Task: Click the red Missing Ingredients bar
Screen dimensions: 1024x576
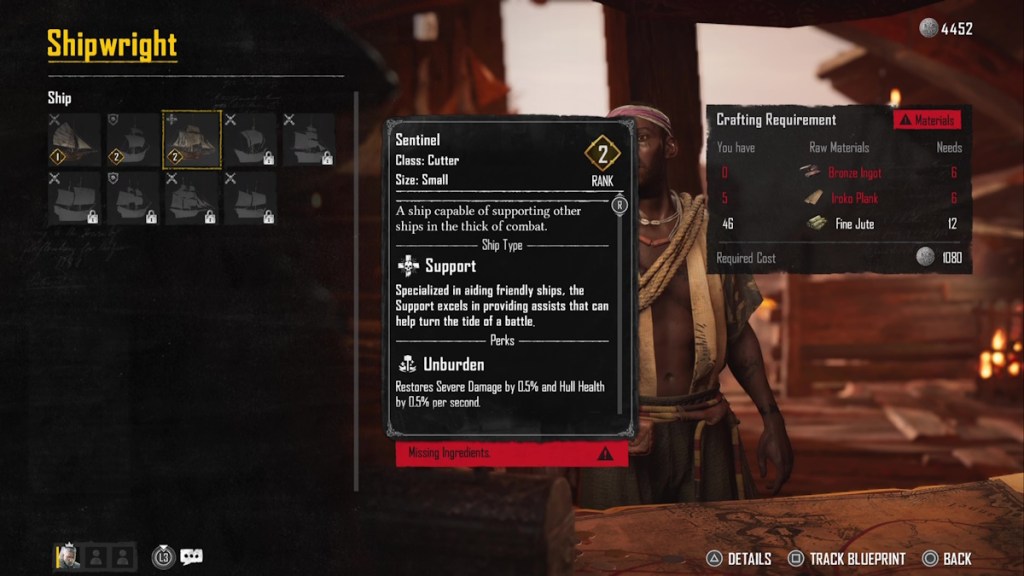Action: click(511, 453)
